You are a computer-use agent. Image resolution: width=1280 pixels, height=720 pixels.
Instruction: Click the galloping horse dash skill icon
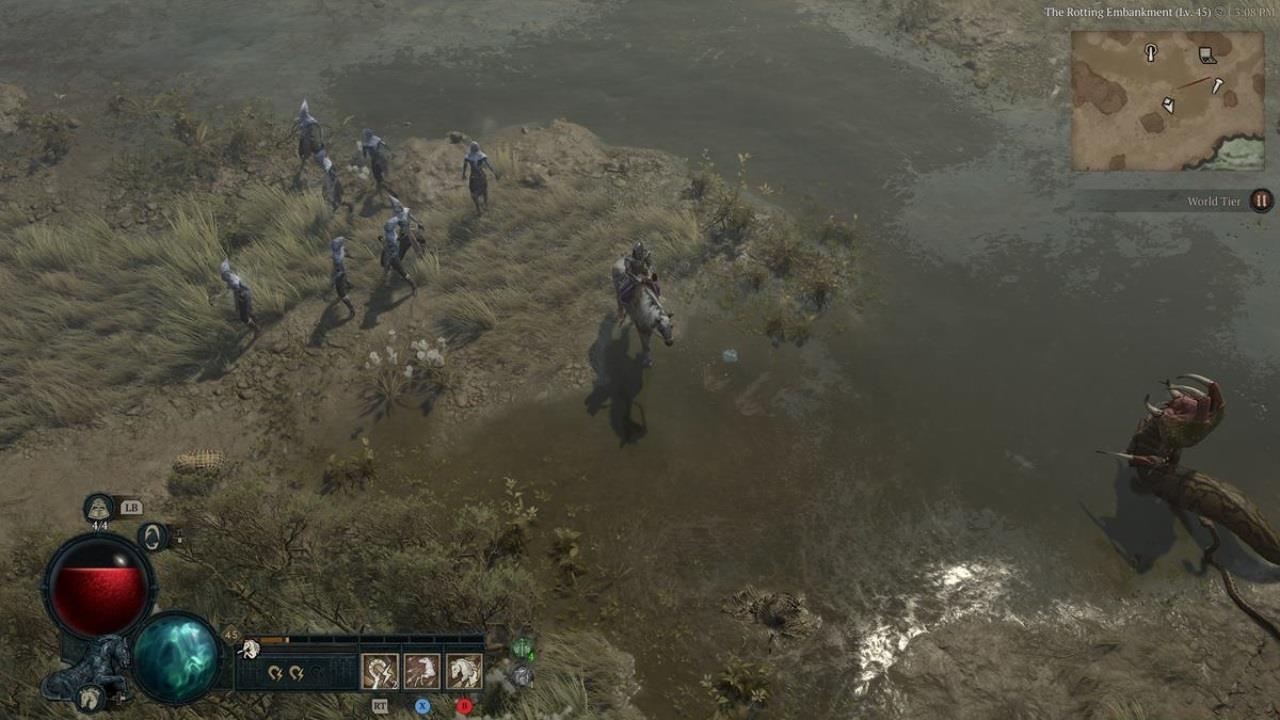(422, 672)
